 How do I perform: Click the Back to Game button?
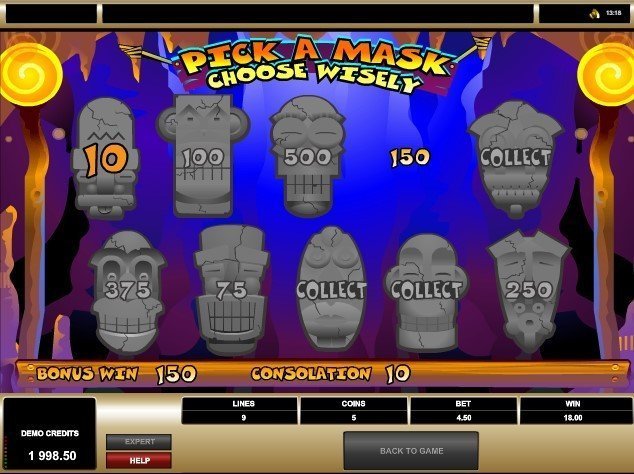pyautogui.click(x=410, y=451)
